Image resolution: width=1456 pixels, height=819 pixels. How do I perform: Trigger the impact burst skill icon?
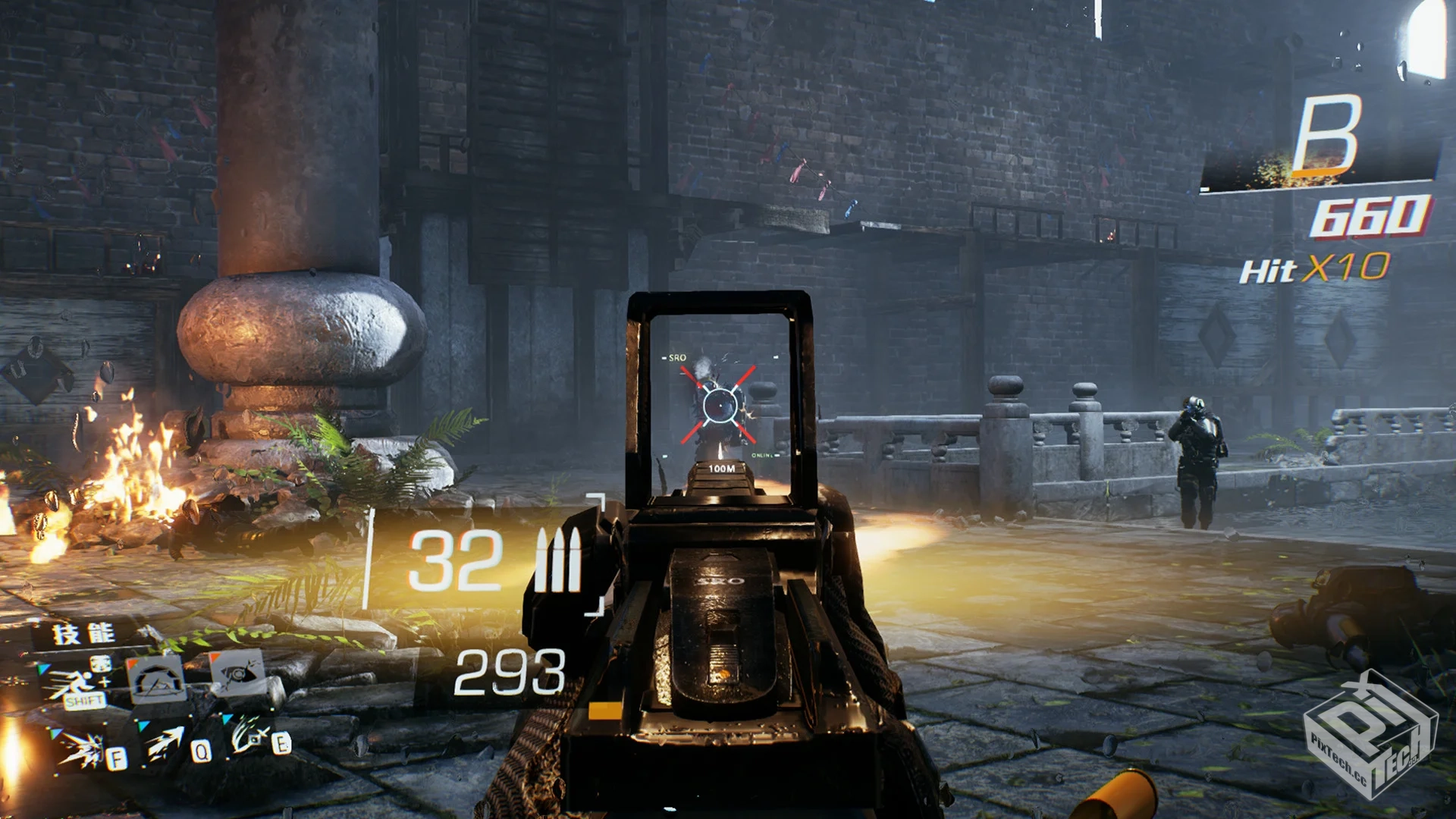click(x=82, y=749)
